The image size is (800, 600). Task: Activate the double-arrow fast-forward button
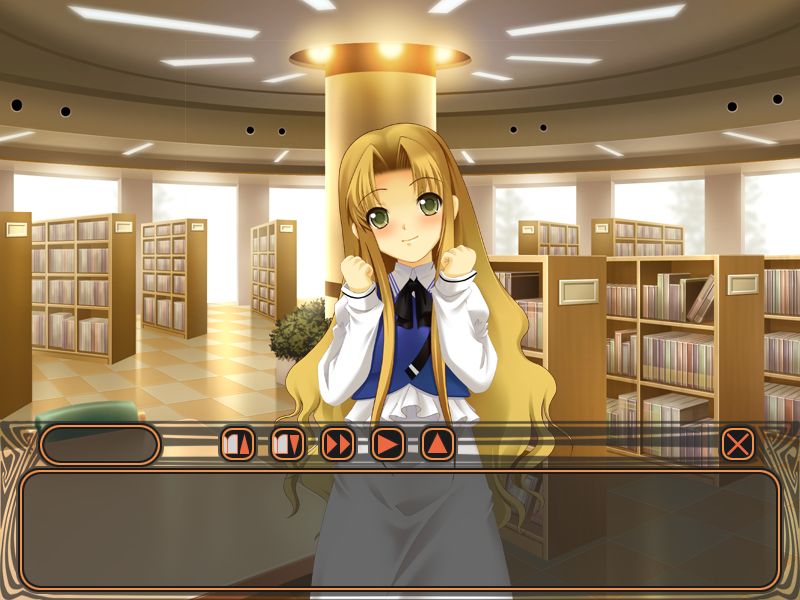point(338,443)
